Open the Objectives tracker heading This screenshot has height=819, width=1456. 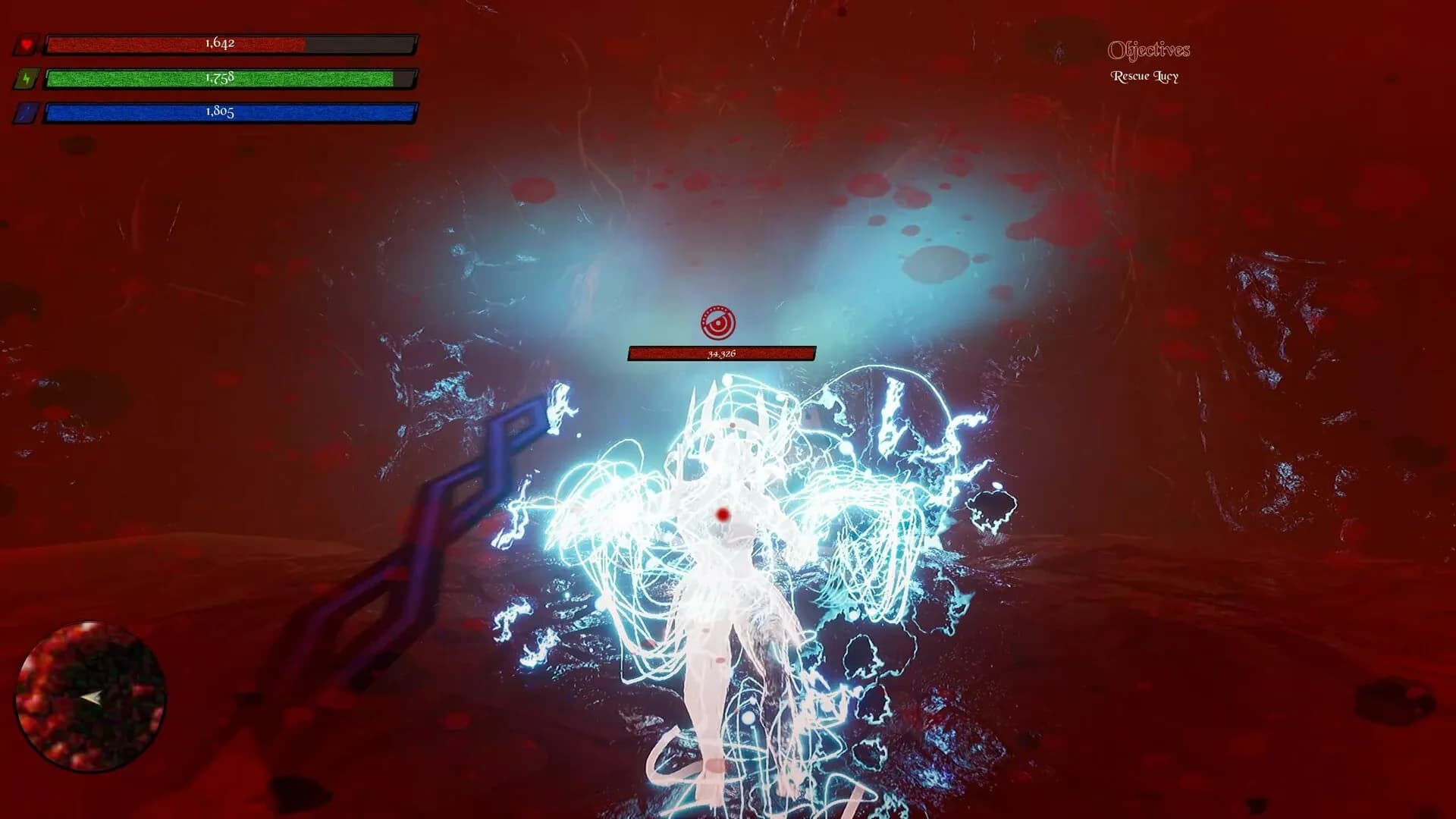1148,50
